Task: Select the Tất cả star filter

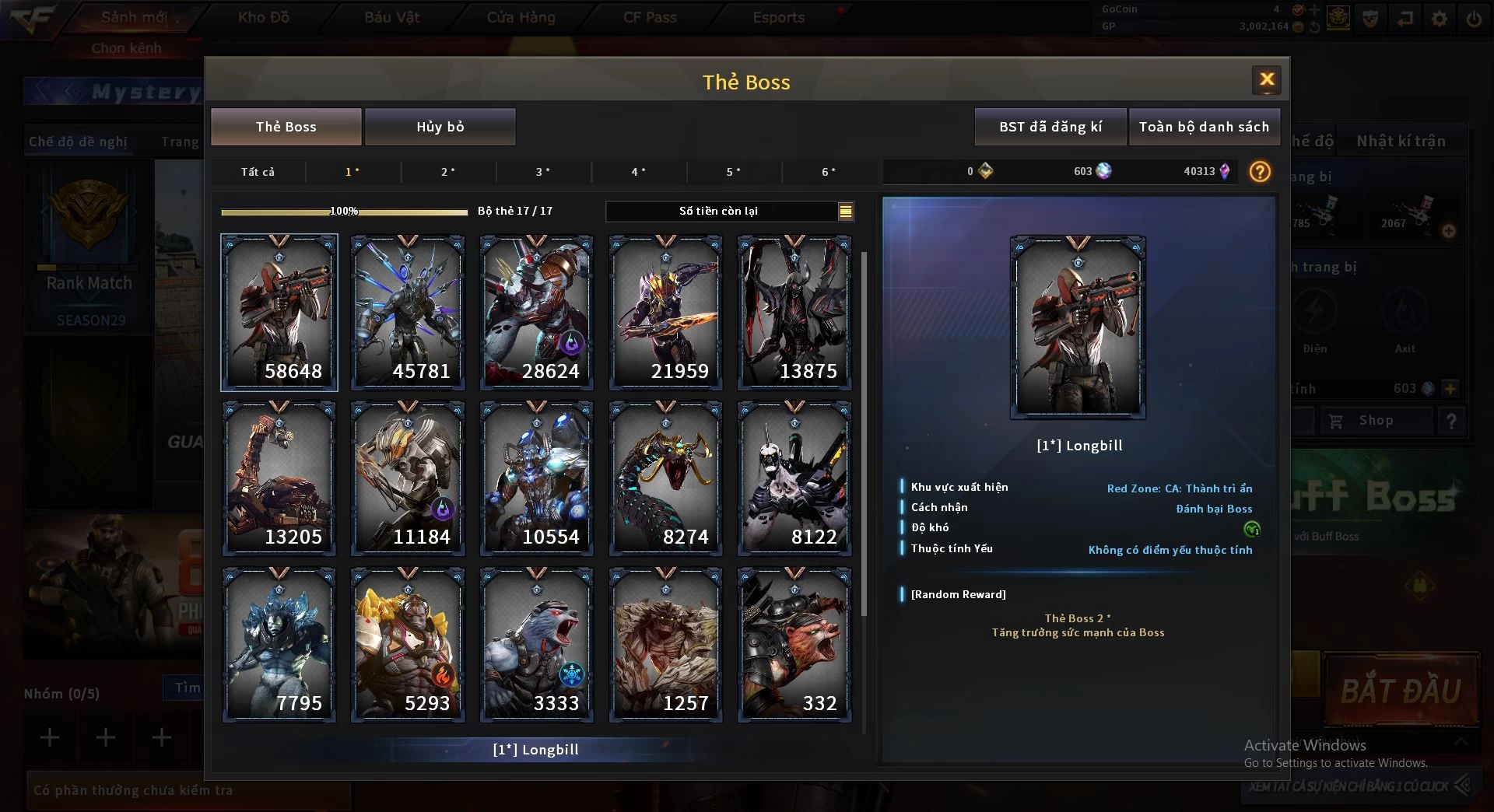Action: [258, 172]
